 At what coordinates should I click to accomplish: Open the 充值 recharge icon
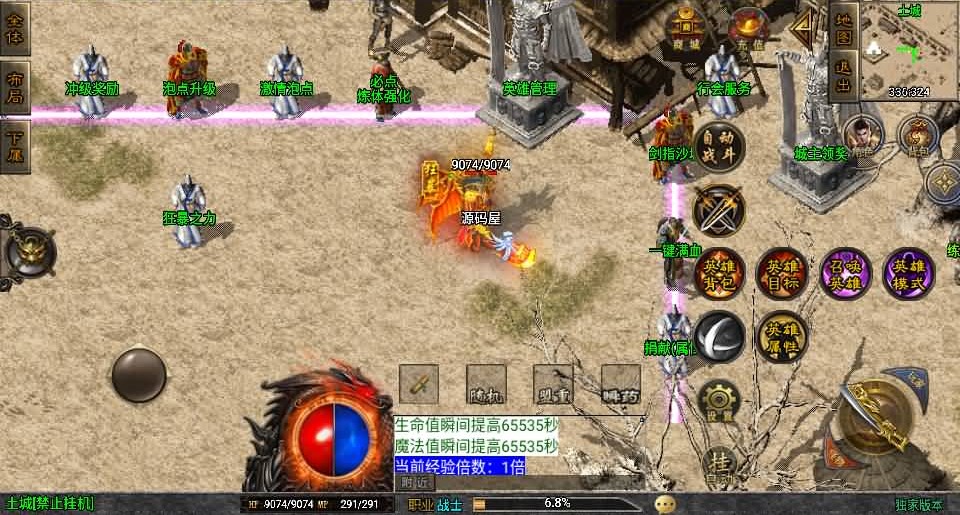pyautogui.click(x=748, y=27)
